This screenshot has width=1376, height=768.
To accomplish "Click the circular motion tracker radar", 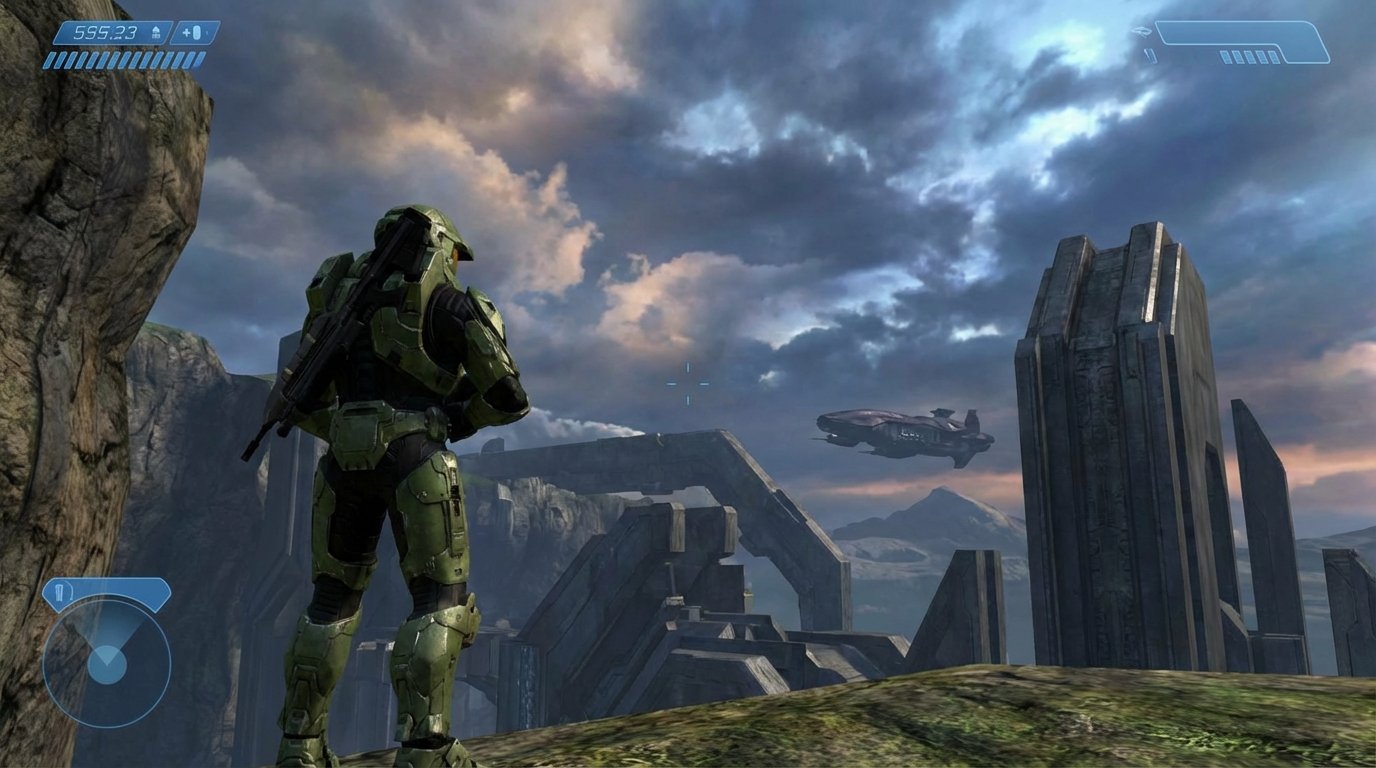I will pyautogui.click(x=106, y=662).
